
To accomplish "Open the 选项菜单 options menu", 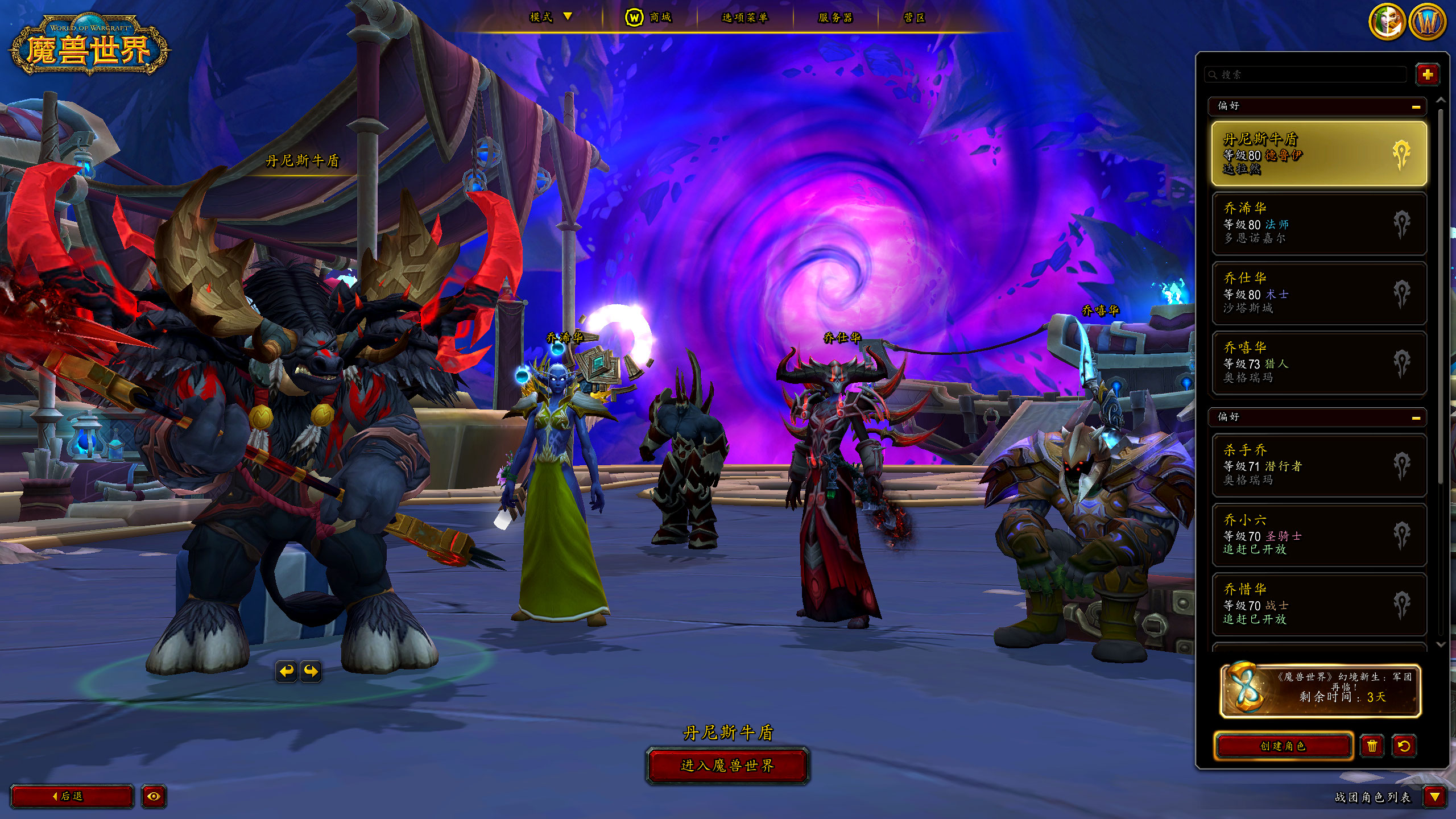I will 744,18.
